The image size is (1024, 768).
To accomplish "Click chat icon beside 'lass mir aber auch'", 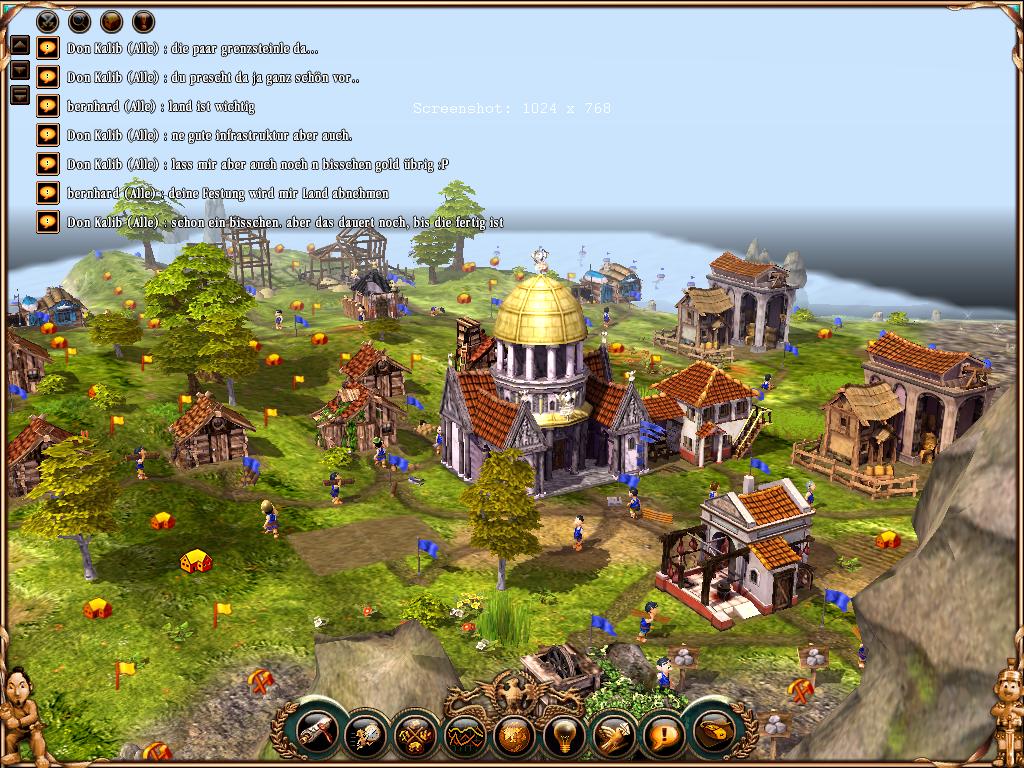I will 47,163.
